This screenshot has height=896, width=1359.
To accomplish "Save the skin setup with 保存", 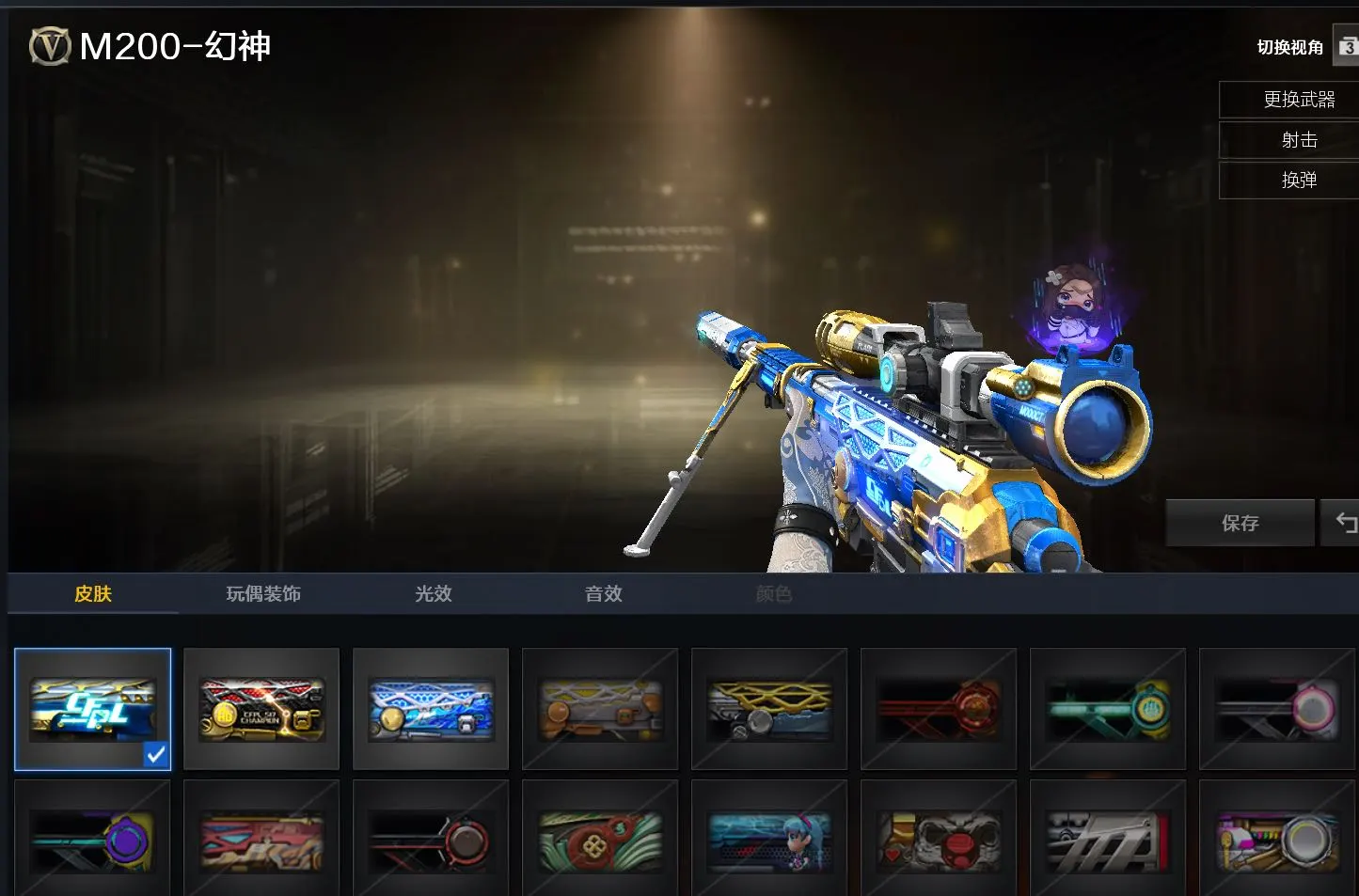I will point(1240,523).
